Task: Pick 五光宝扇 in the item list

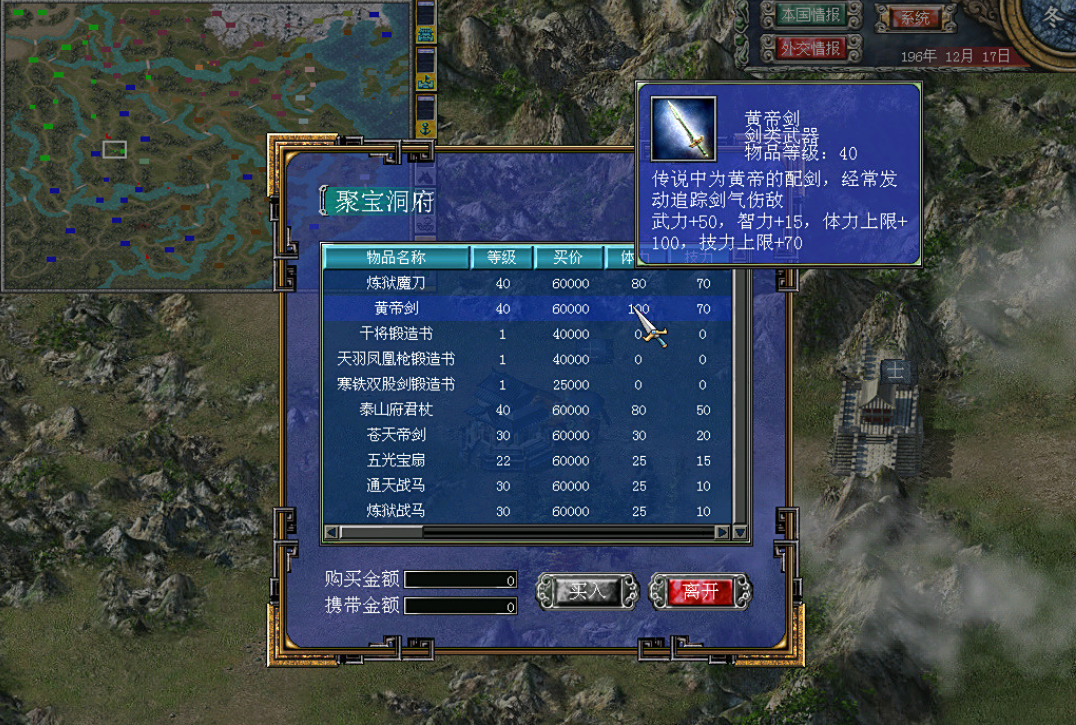Action: click(396, 461)
